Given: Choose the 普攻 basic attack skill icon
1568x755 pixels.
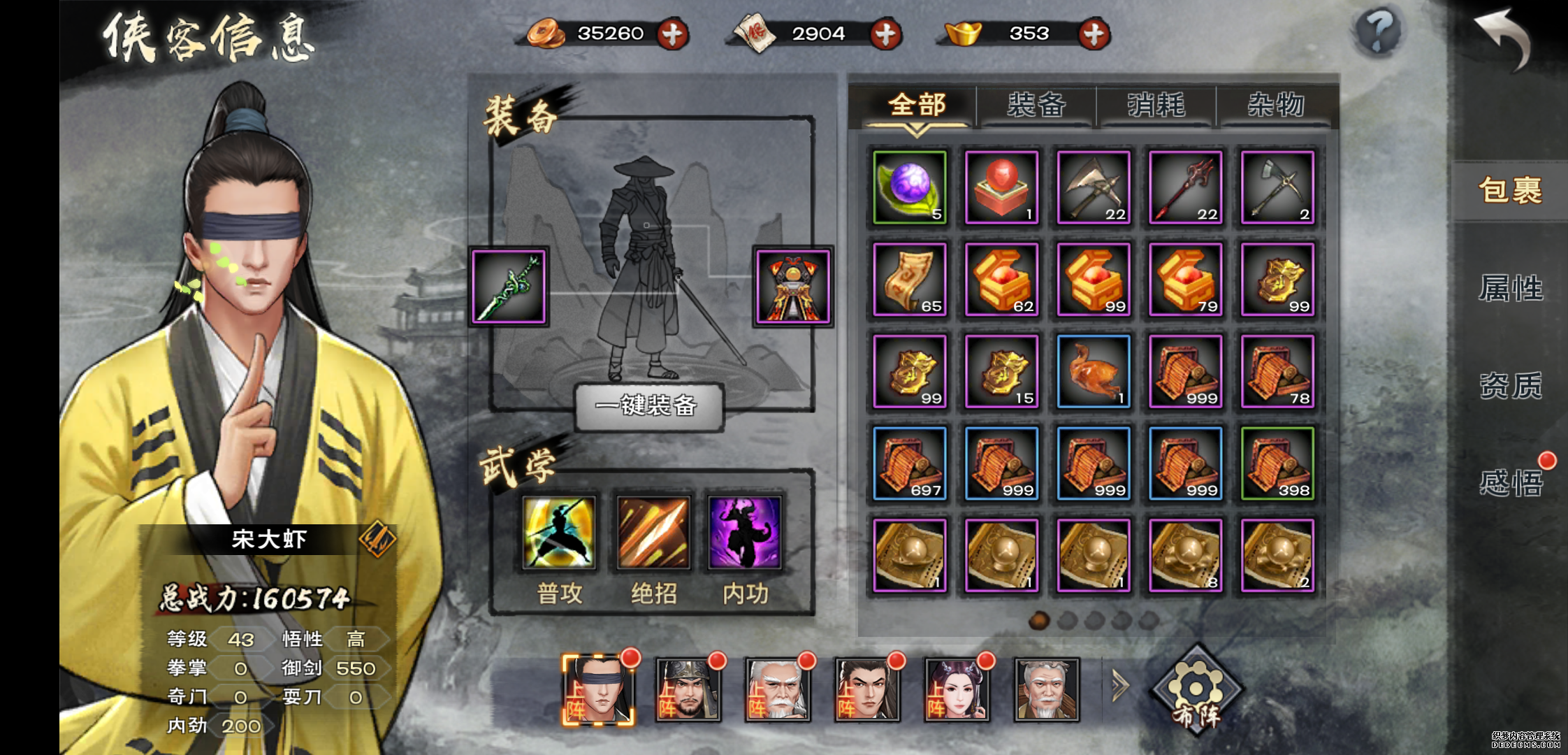Looking at the screenshot, I should point(559,533).
